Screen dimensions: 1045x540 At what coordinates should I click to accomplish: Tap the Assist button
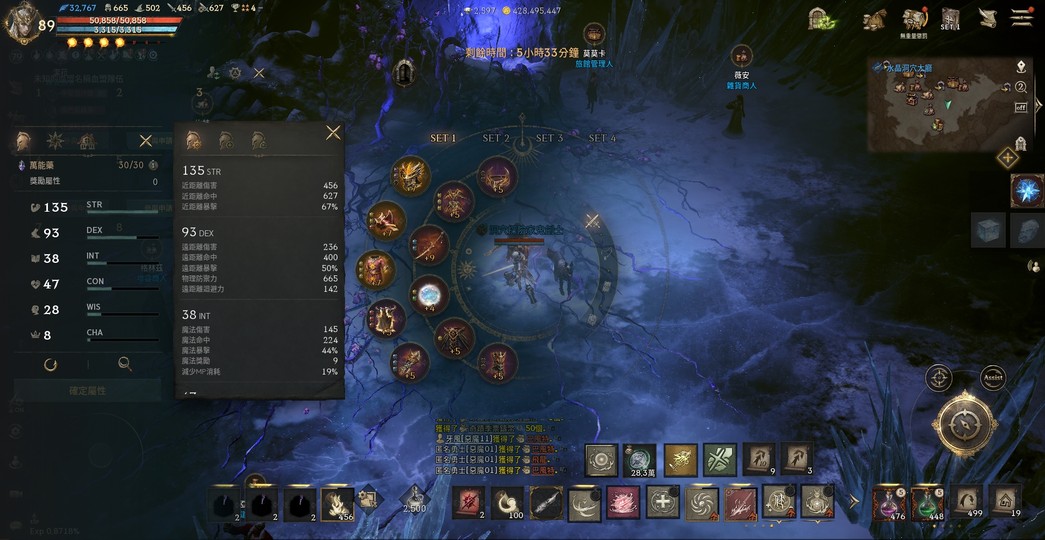point(992,378)
